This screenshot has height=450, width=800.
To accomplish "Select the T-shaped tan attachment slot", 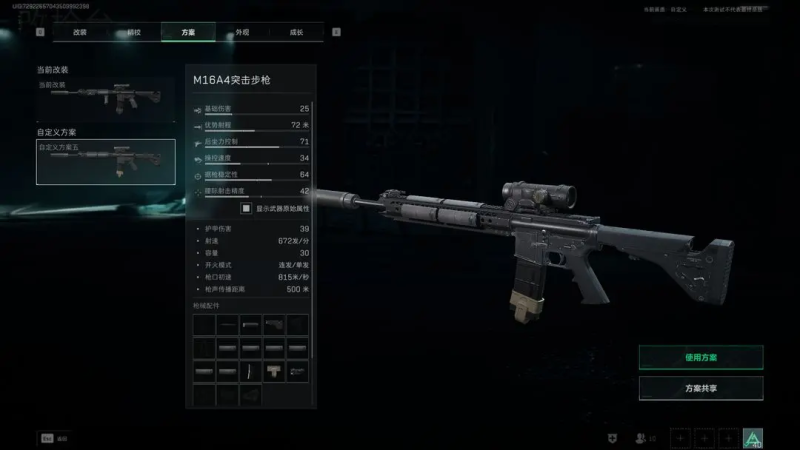I will click(274, 372).
